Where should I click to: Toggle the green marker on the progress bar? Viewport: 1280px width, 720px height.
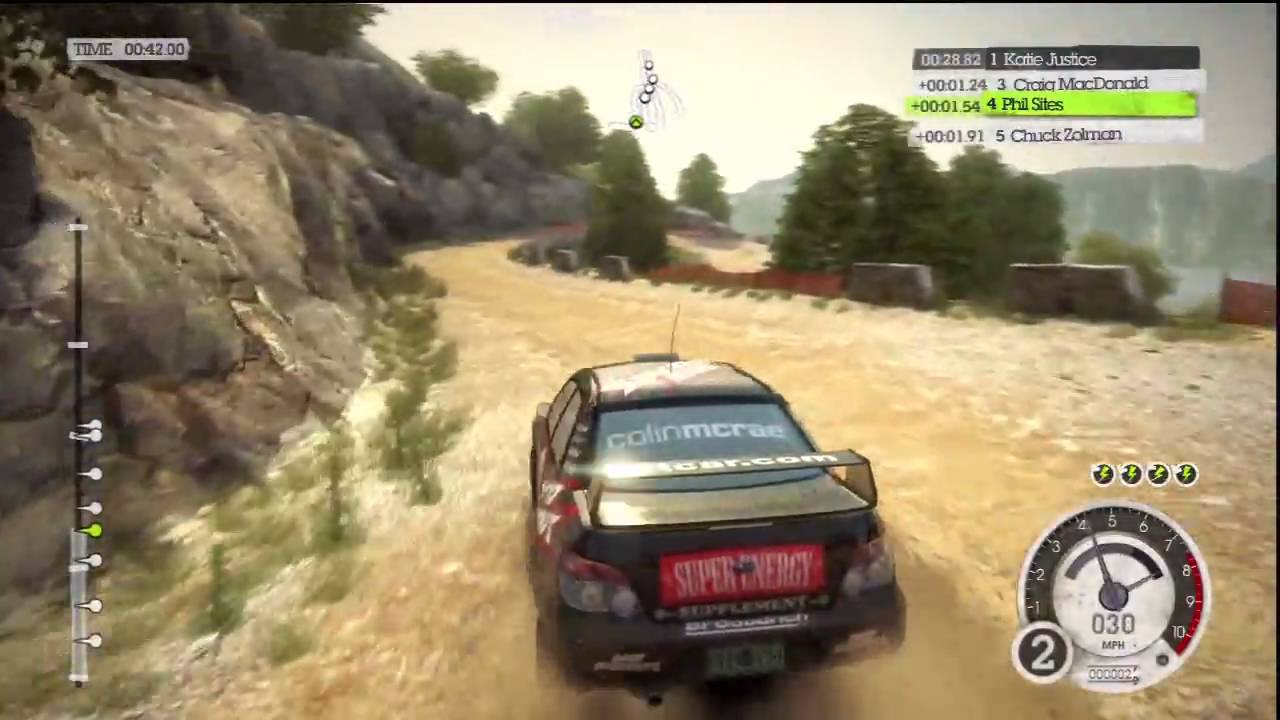coord(93,532)
